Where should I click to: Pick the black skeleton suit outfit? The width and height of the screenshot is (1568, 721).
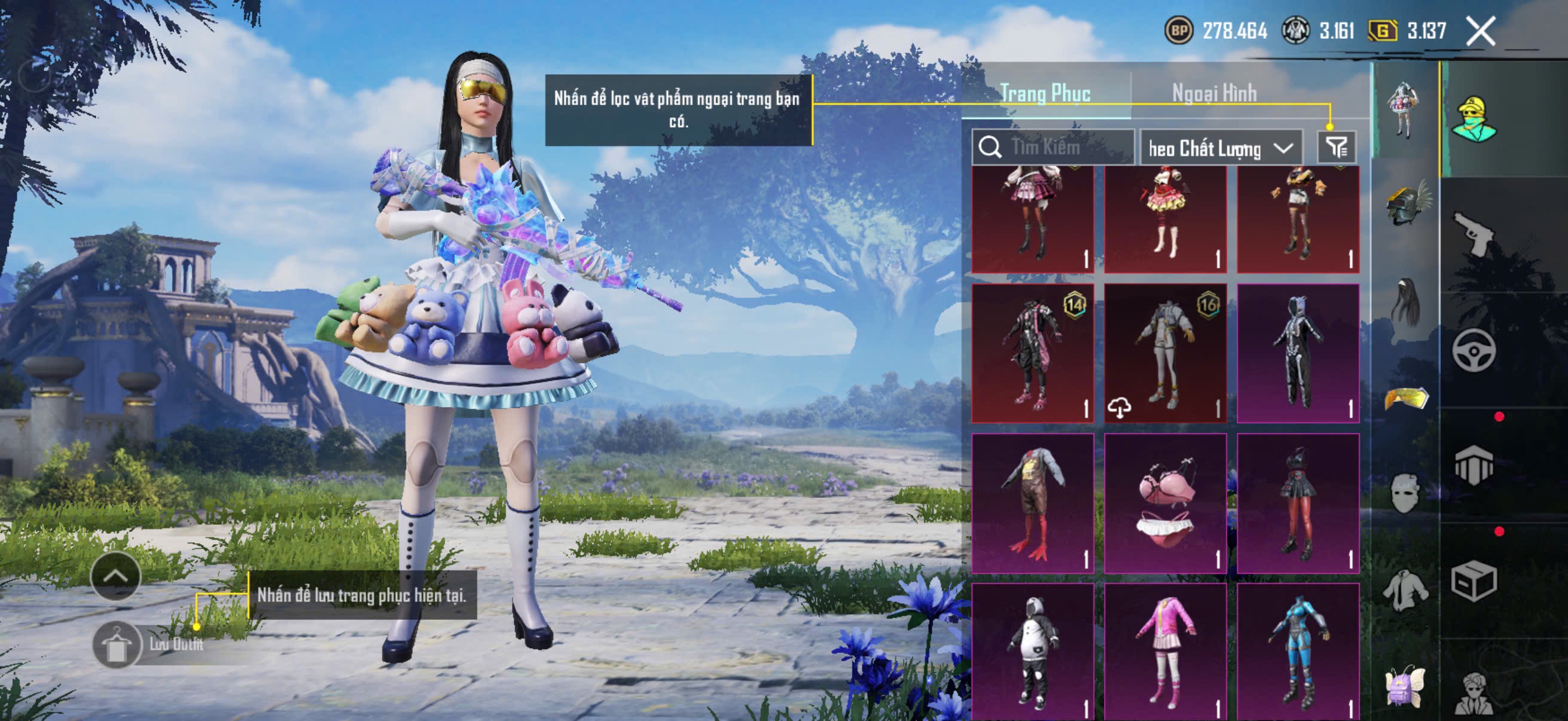(x=1298, y=353)
